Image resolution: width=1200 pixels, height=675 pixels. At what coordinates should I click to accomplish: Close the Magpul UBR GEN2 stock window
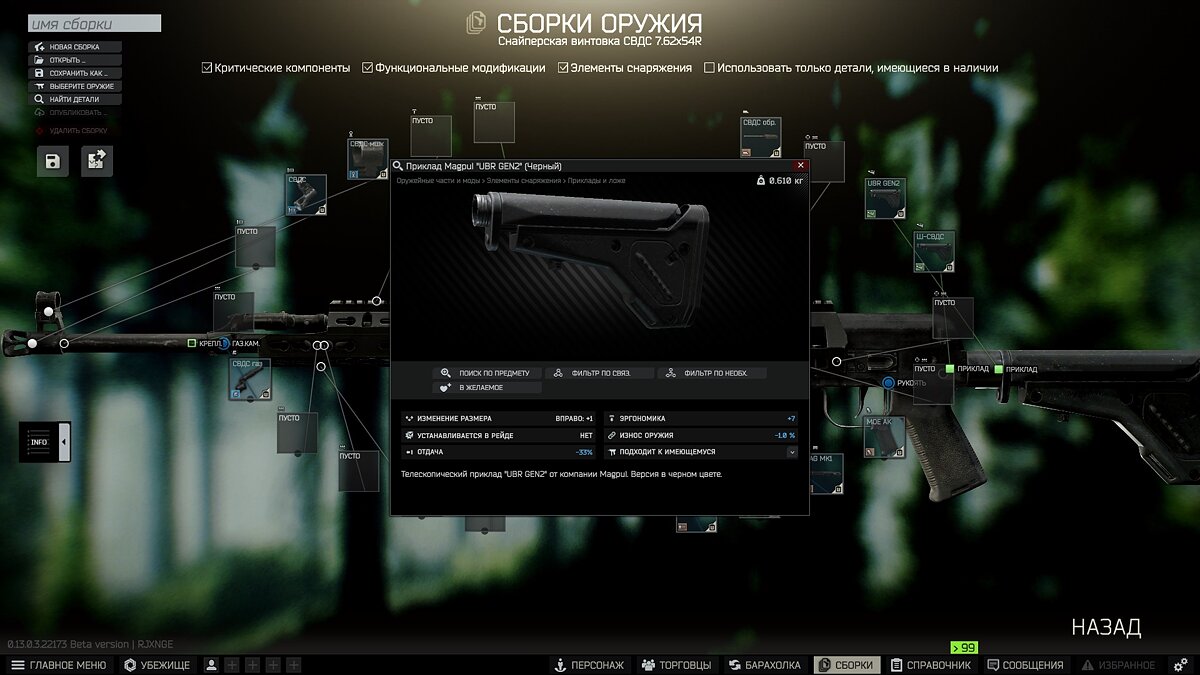coord(800,166)
